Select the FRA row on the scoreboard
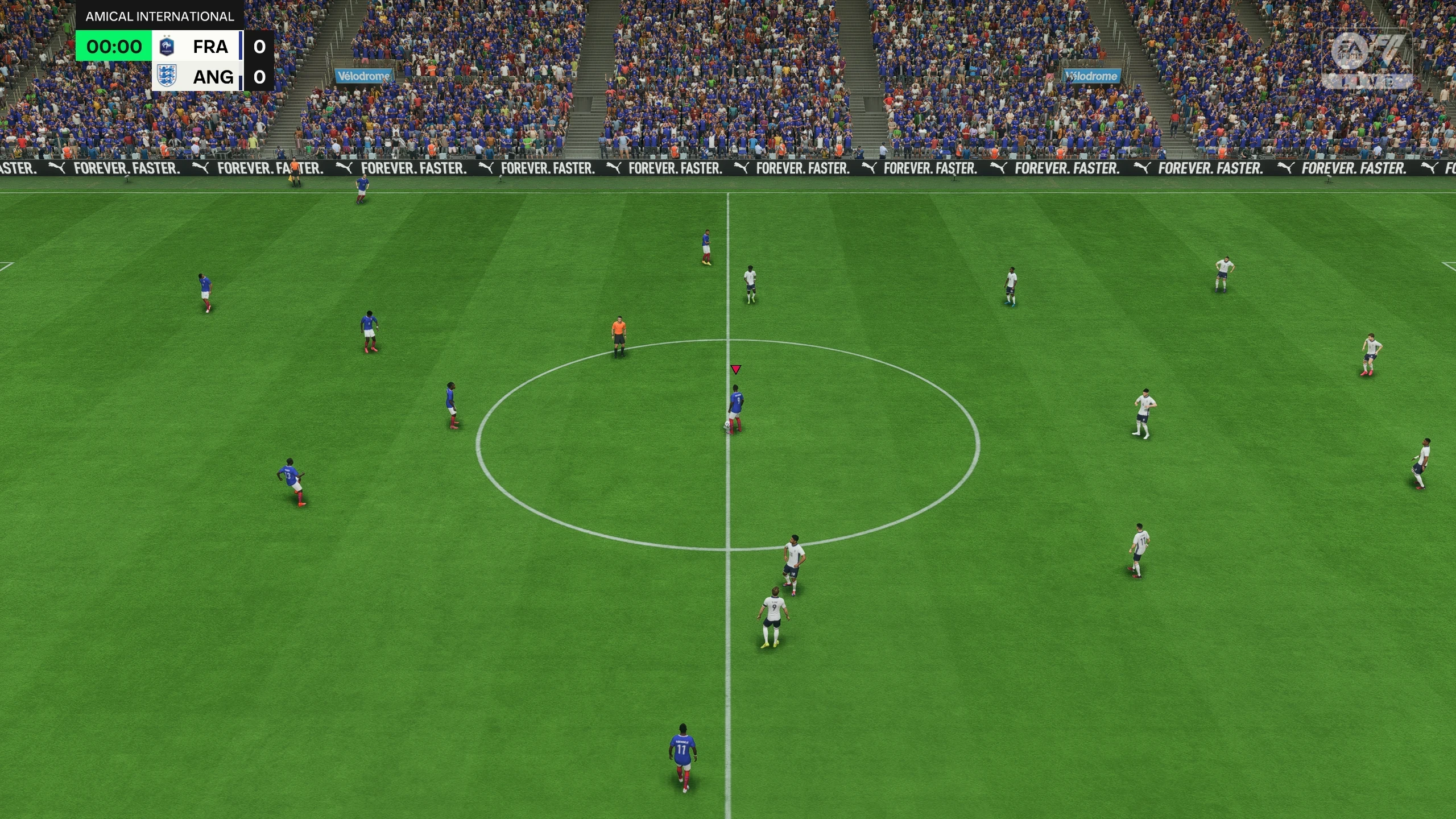The image size is (1456, 819). pyautogui.click(x=210, y=47)
